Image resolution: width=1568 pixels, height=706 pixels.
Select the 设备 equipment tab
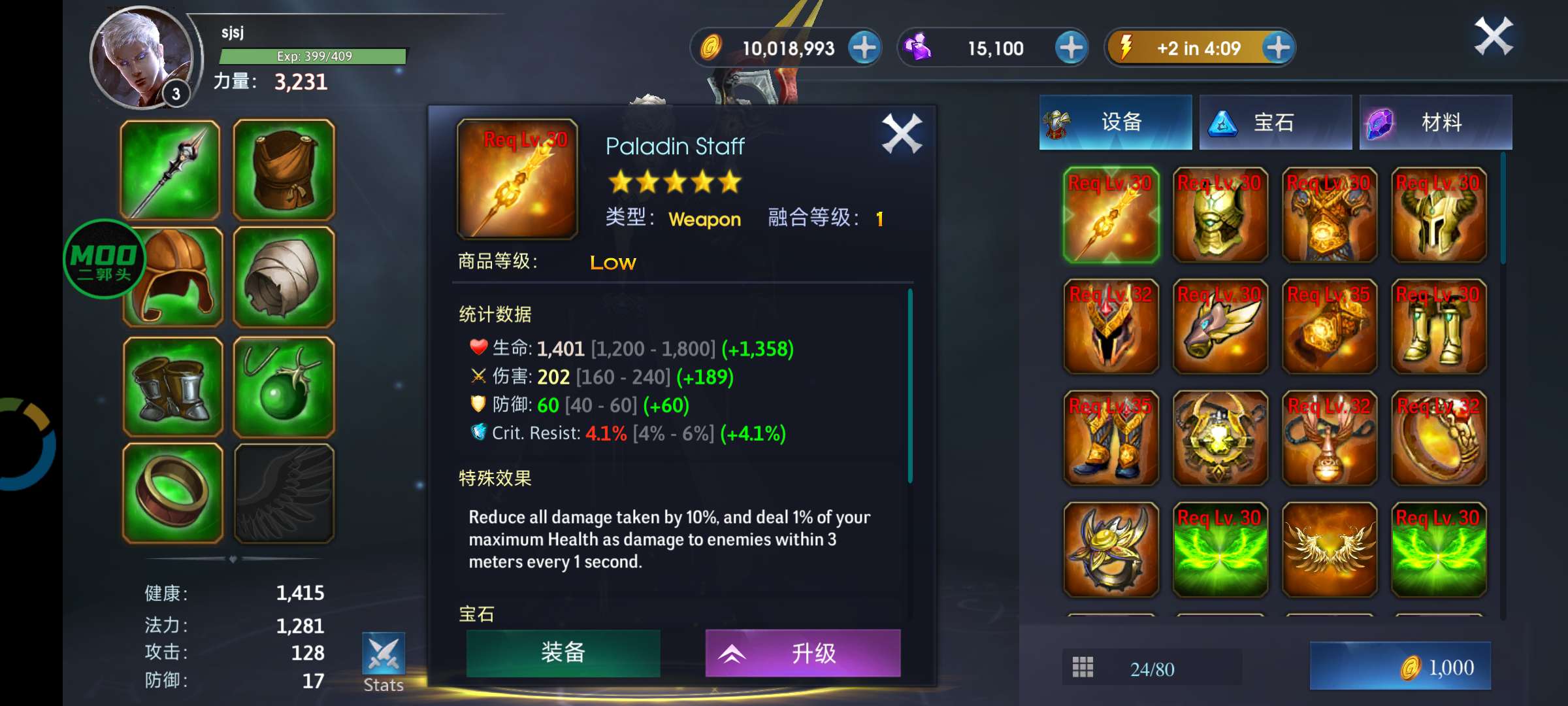pyautogui.click(x=1115, y=122)
